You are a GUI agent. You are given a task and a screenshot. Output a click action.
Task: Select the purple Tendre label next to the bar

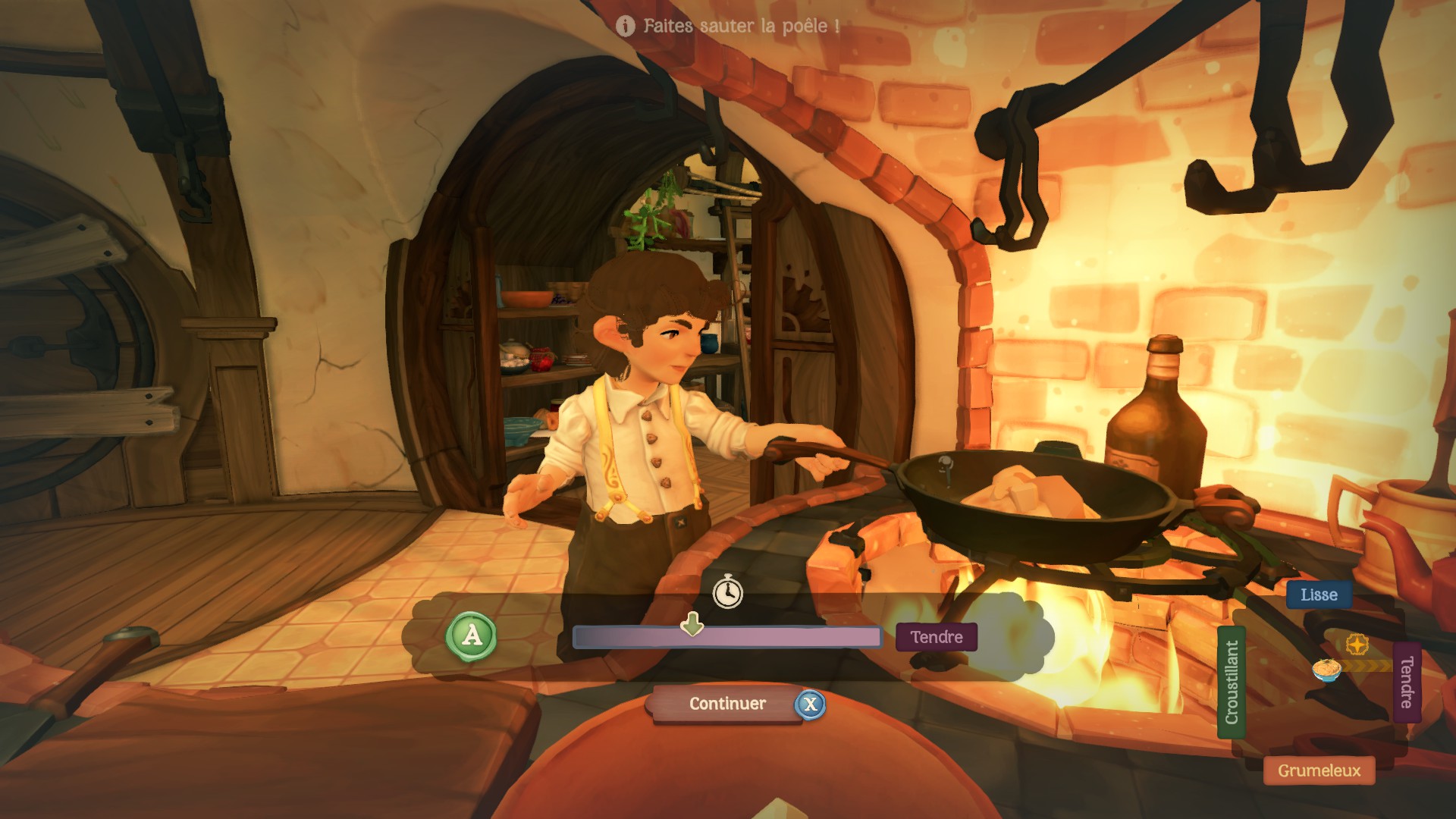[936, 637]
